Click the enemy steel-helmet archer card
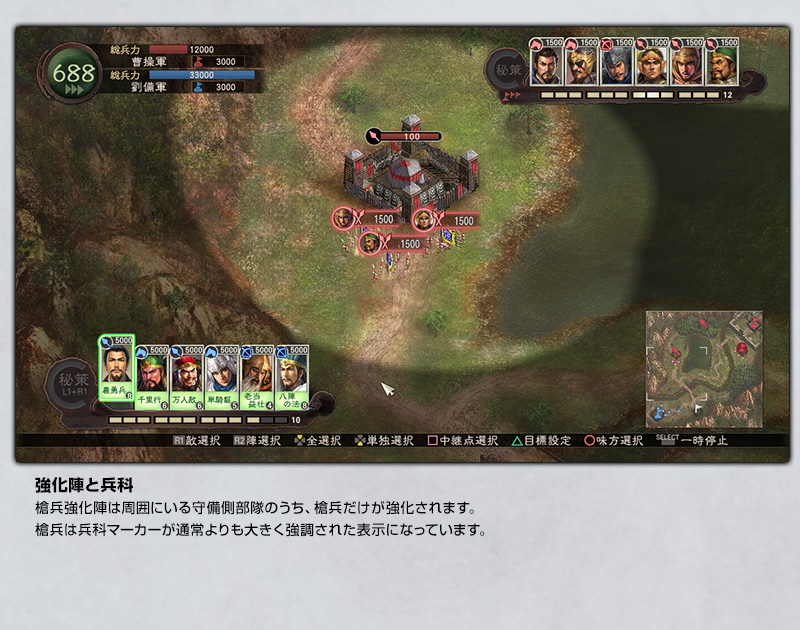The width and height of the screenshot is (800, 630). click(x=617, y=65)
